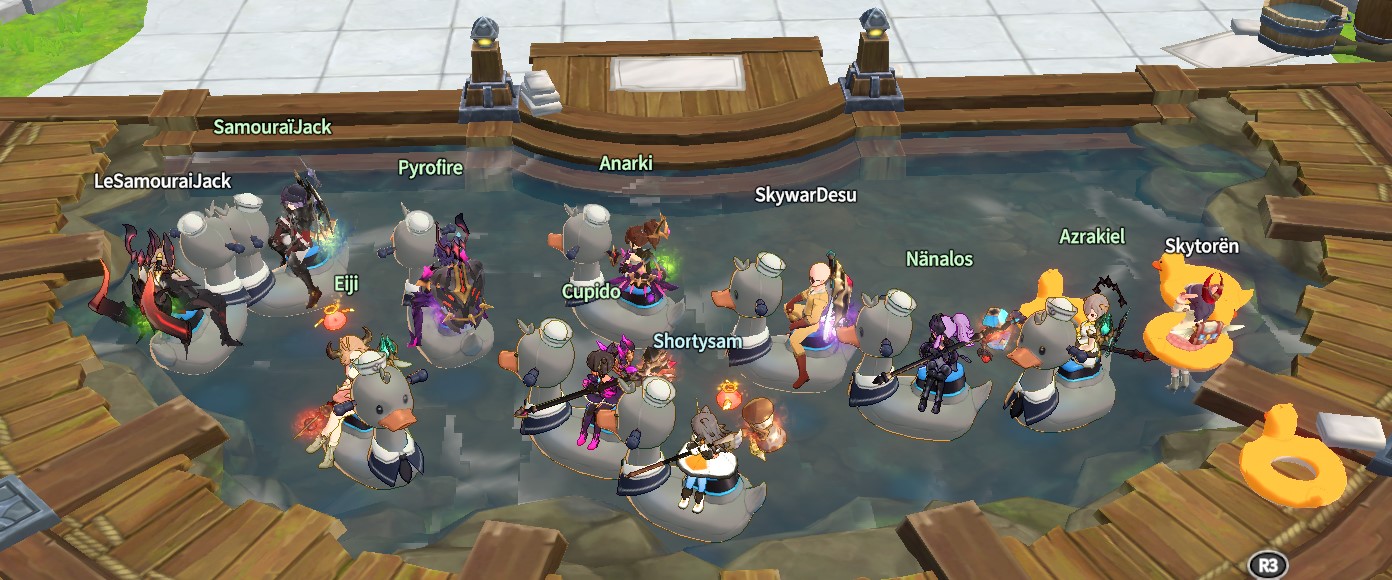This screenshot has width=1392, height=580.
Task: Choose the Azrakiel player name
Action: pos(1092,236)
